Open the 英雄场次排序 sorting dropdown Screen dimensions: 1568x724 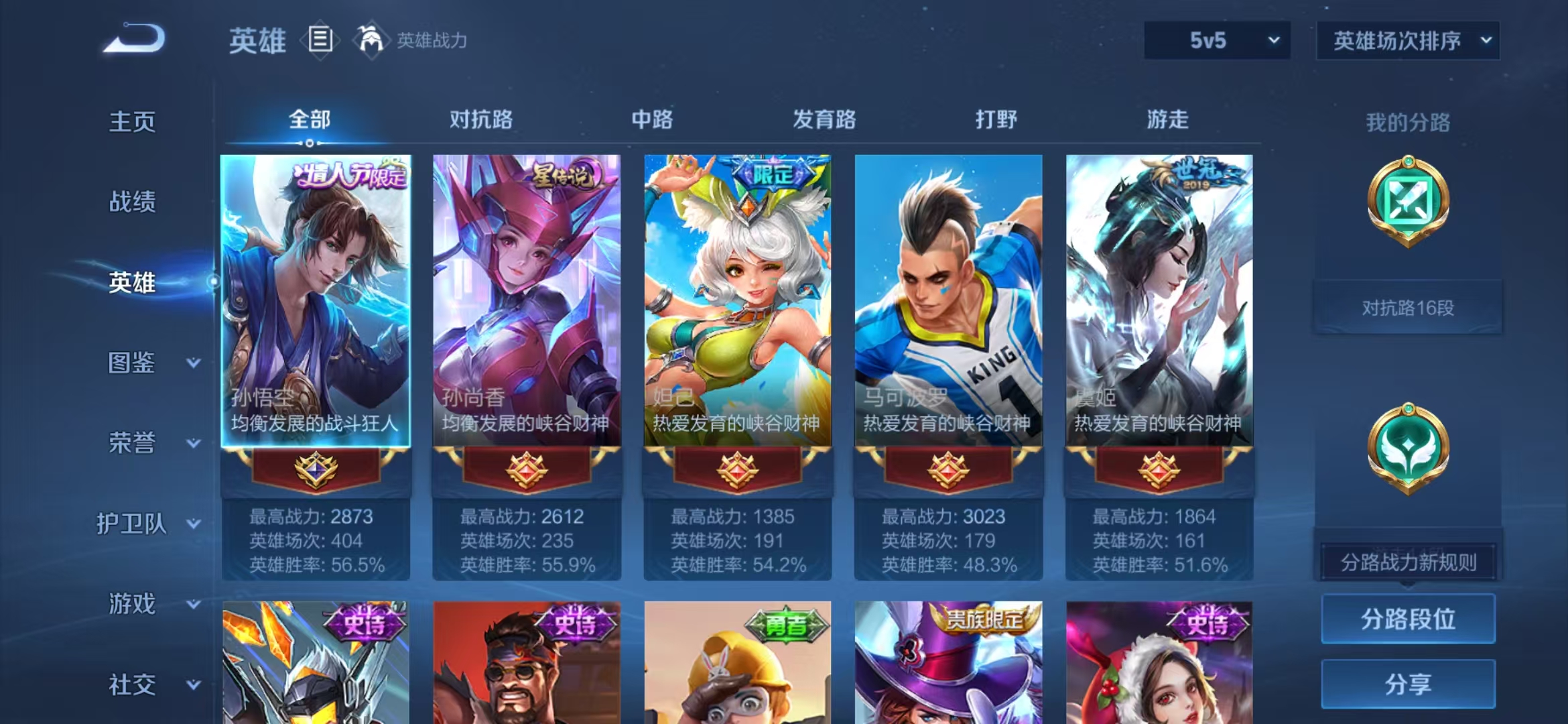[x=1406, y=40]
